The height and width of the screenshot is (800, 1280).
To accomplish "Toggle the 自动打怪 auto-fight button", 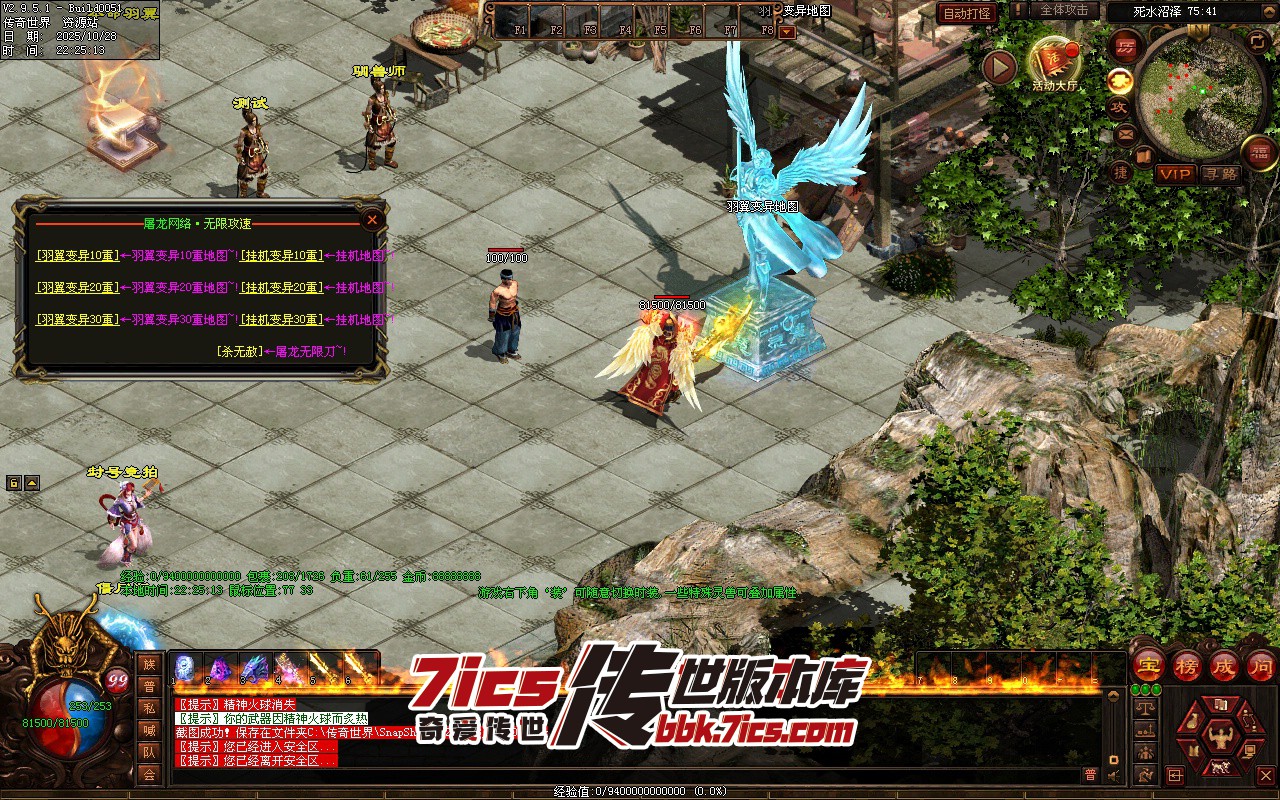I will [x=967, y=13].
